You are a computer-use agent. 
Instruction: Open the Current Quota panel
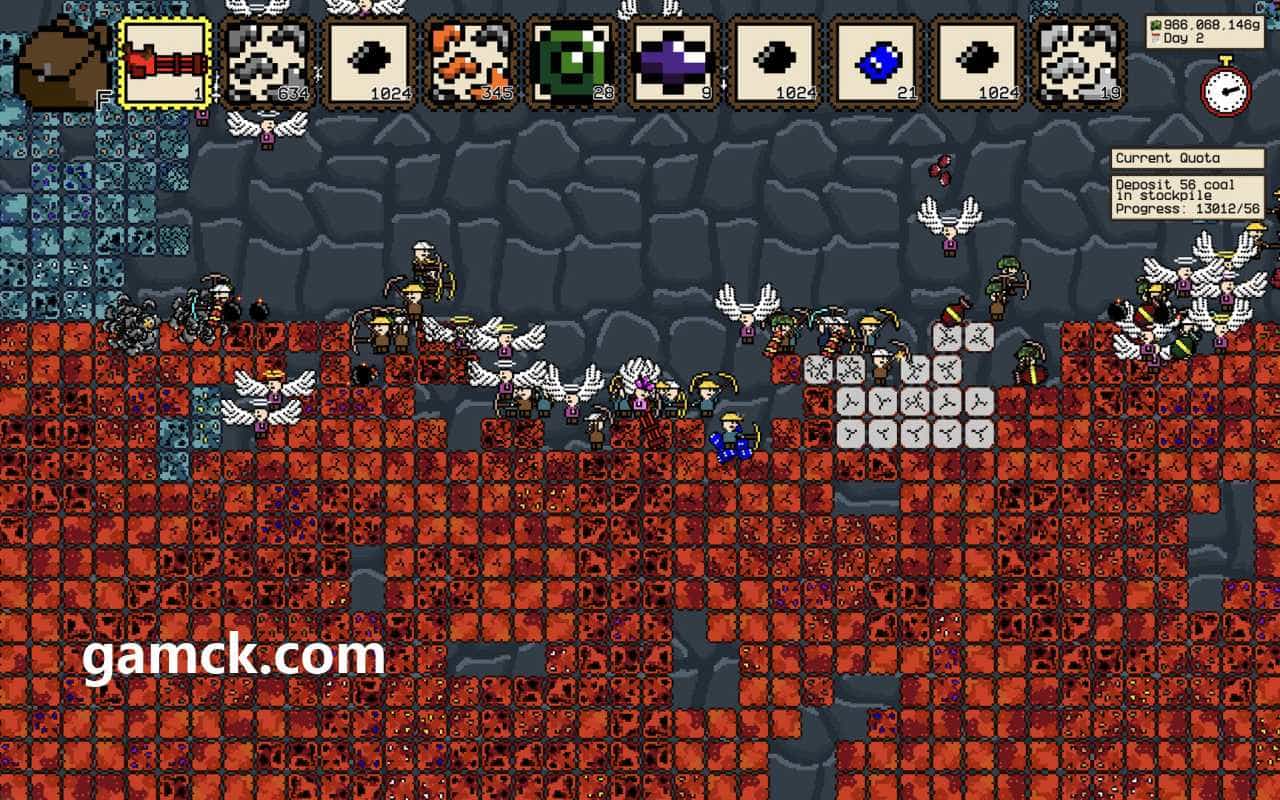point(1188,158)
